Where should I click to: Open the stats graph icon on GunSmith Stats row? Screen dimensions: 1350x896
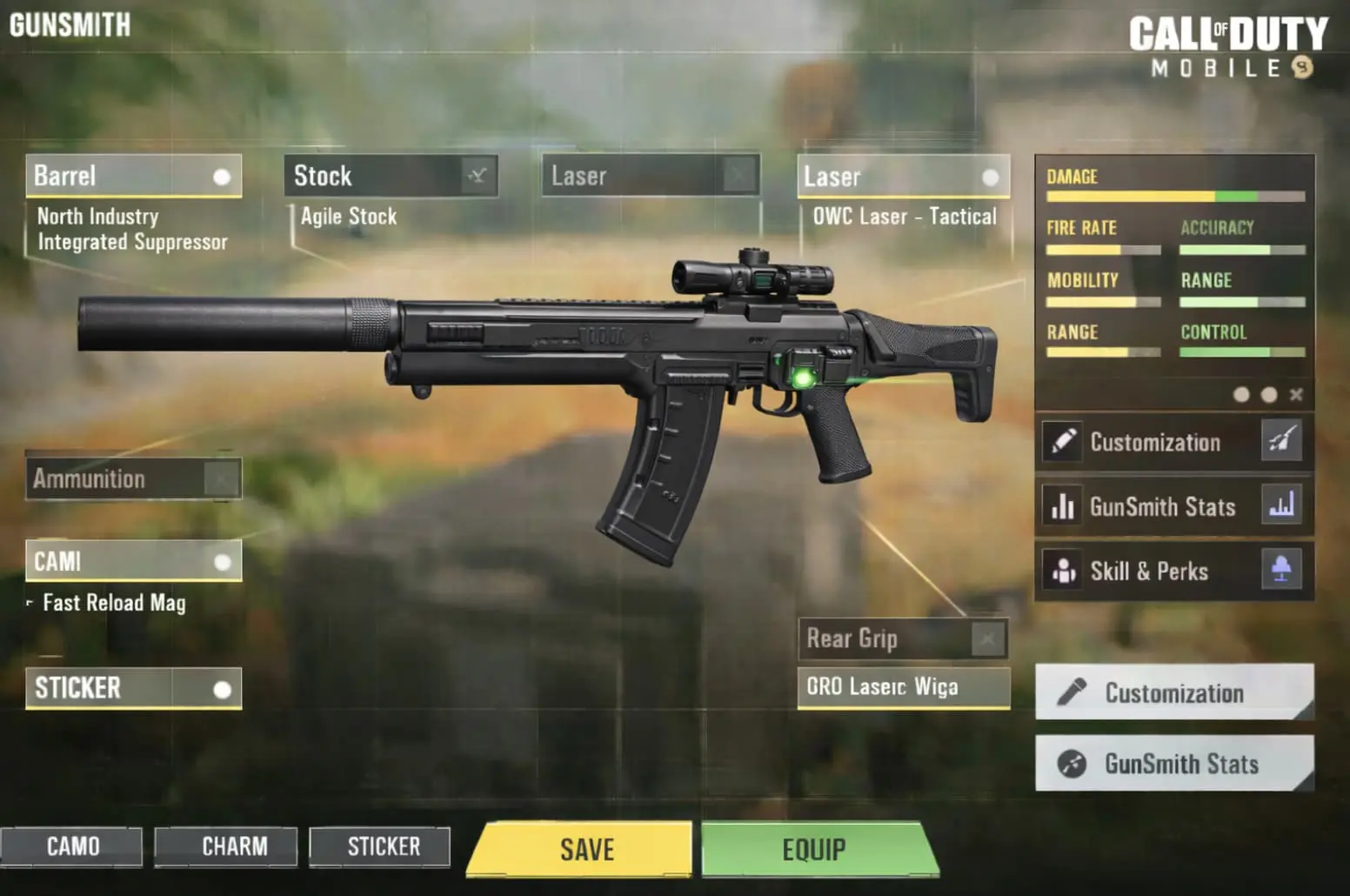point(1282,506)
